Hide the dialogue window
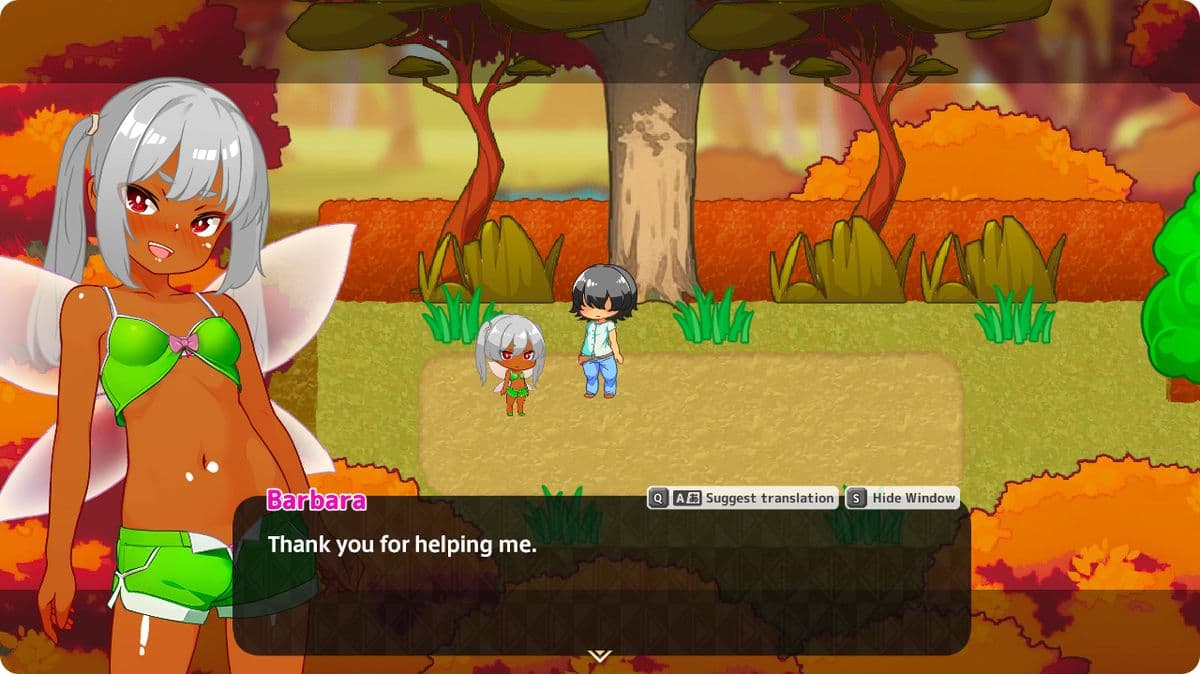The width and height of the screenshot is (1200, 674). coord(902,498)
